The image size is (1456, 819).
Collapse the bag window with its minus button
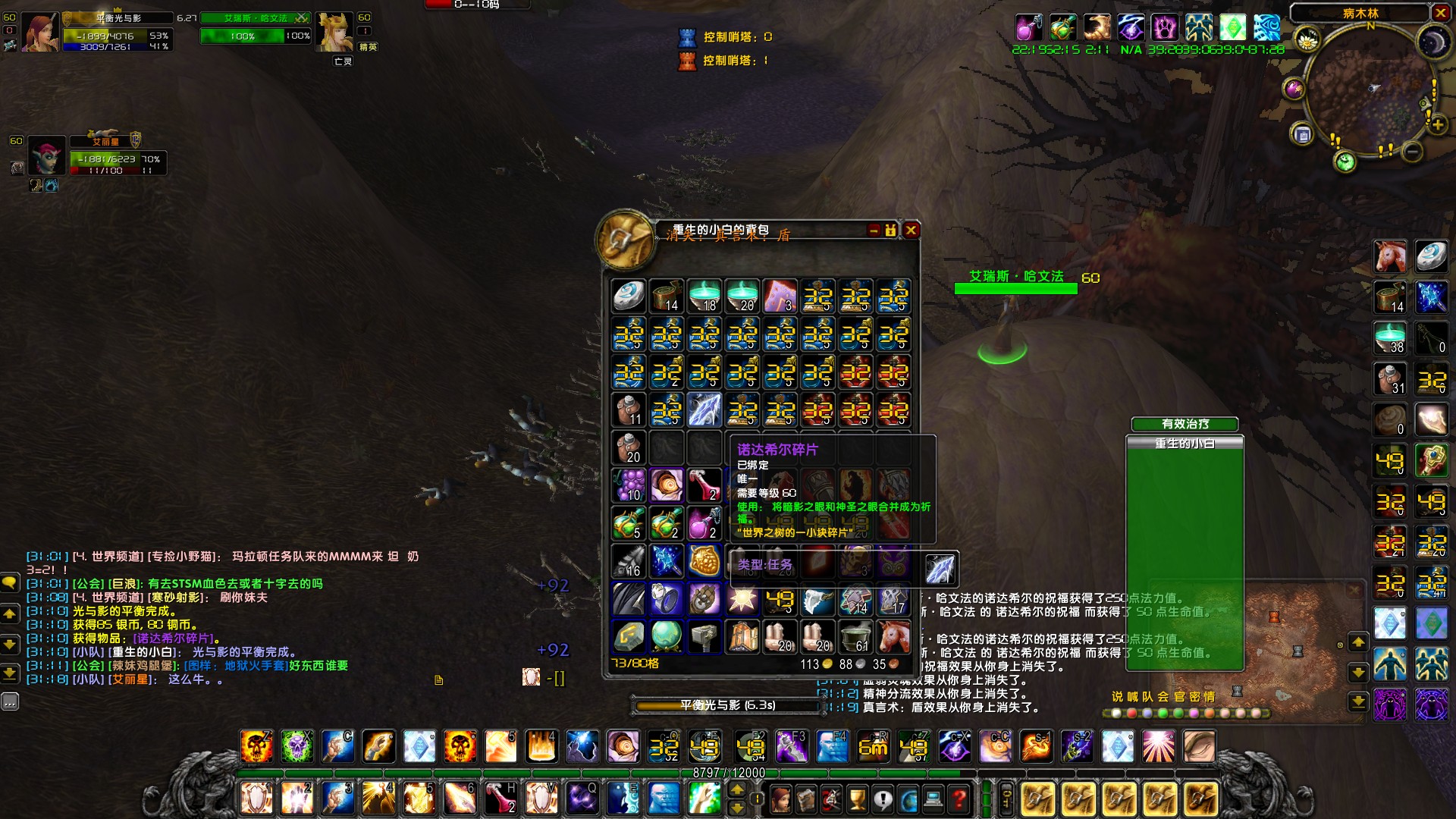tap(873, 231)
